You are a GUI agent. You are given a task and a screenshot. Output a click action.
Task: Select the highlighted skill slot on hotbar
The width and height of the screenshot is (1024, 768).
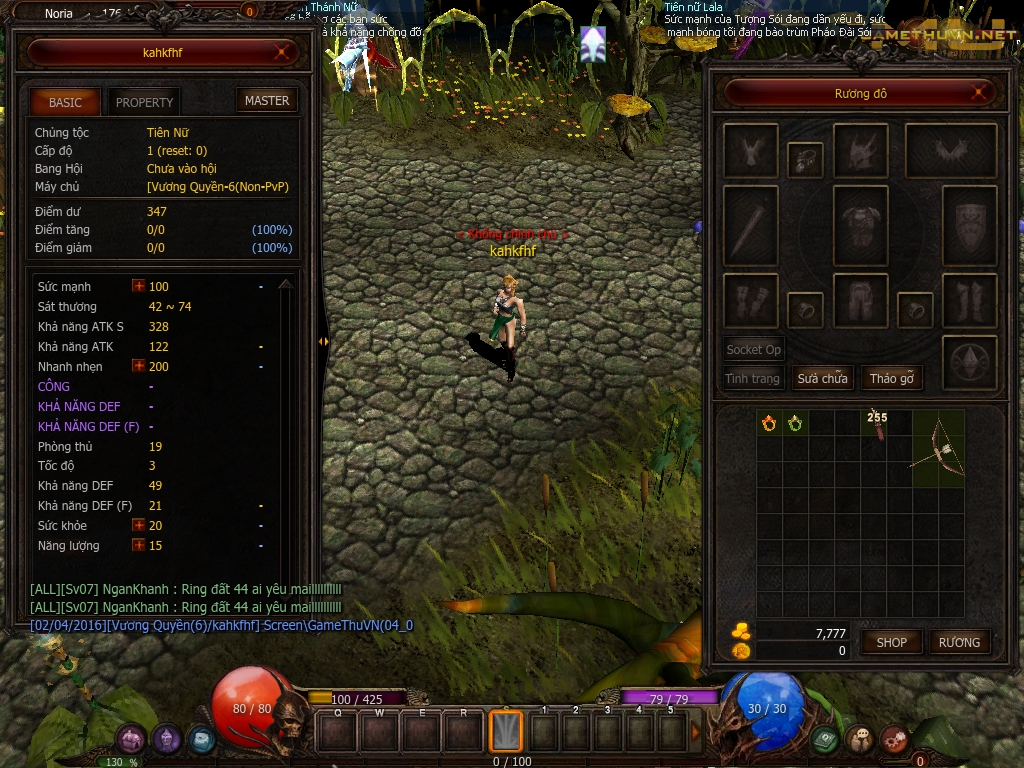click(x=505, y=731)
